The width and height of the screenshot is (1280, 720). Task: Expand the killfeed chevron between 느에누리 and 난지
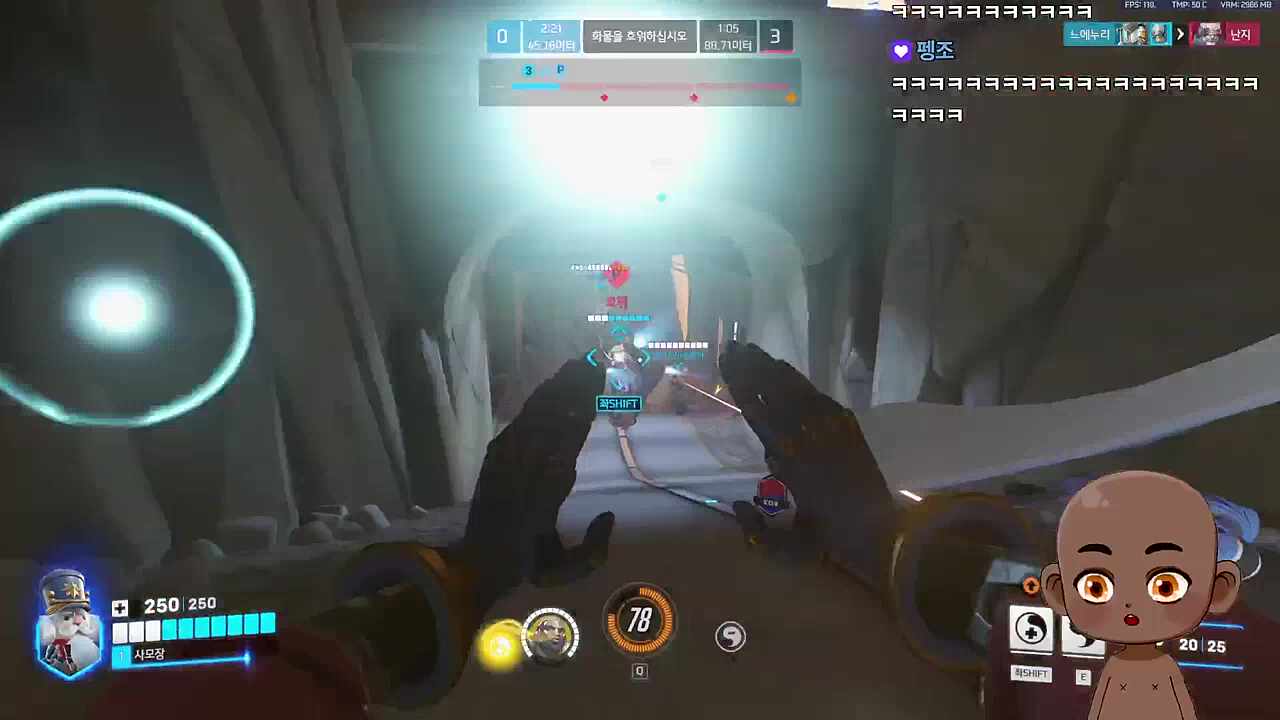click(x=1180, y=34)
